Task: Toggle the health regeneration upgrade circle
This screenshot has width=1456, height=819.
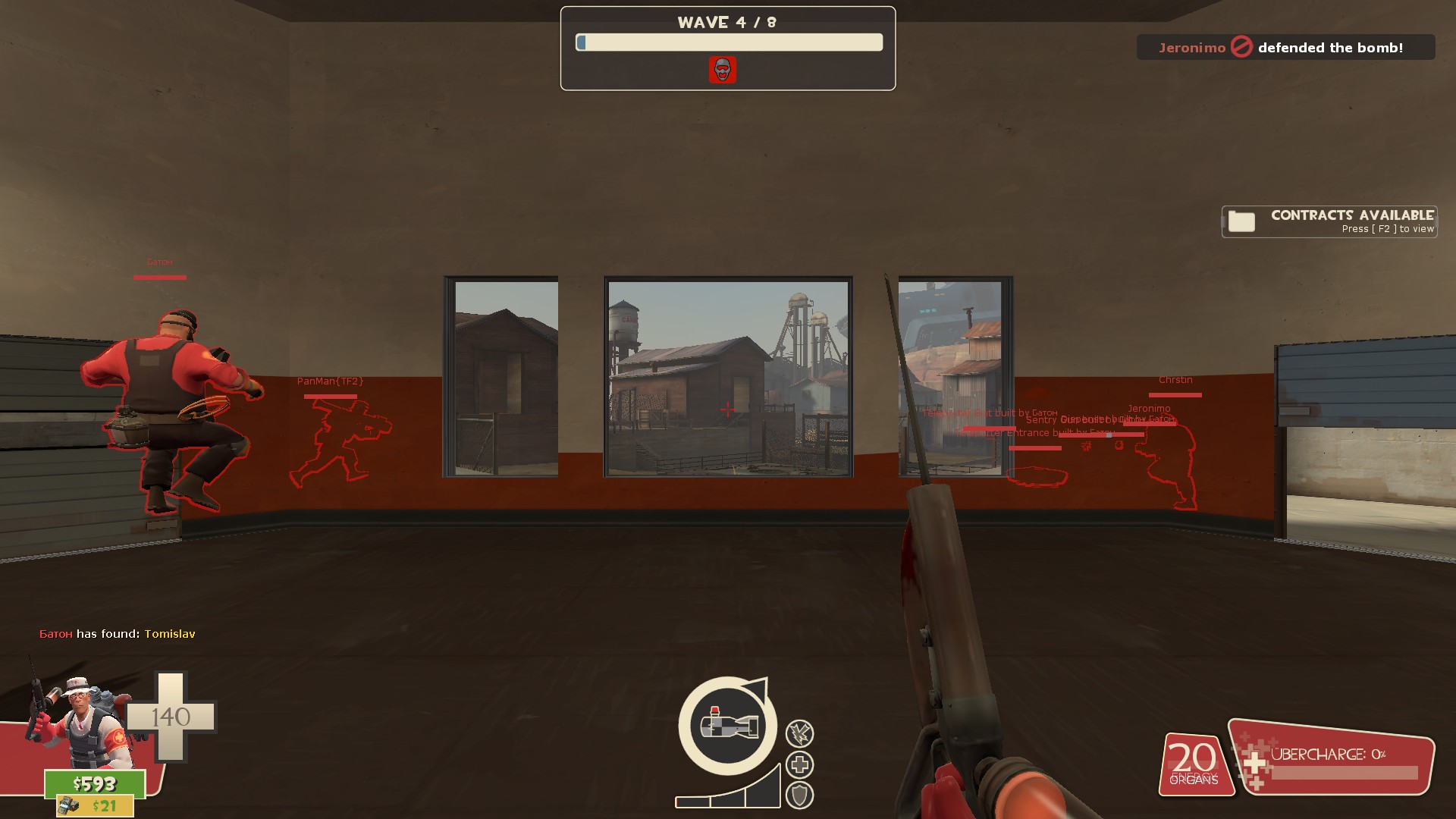Action: pyautogui.click(x=802, y=764)
